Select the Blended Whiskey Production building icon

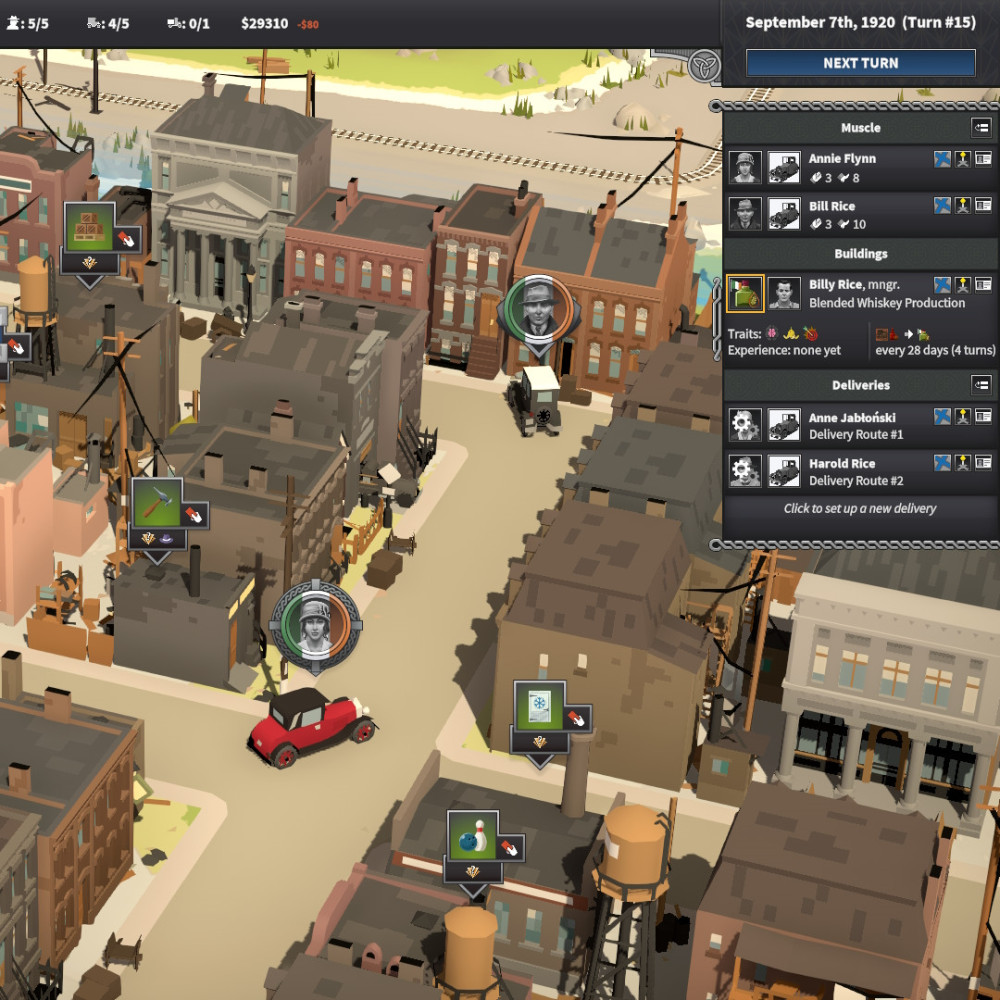(745, 294)
